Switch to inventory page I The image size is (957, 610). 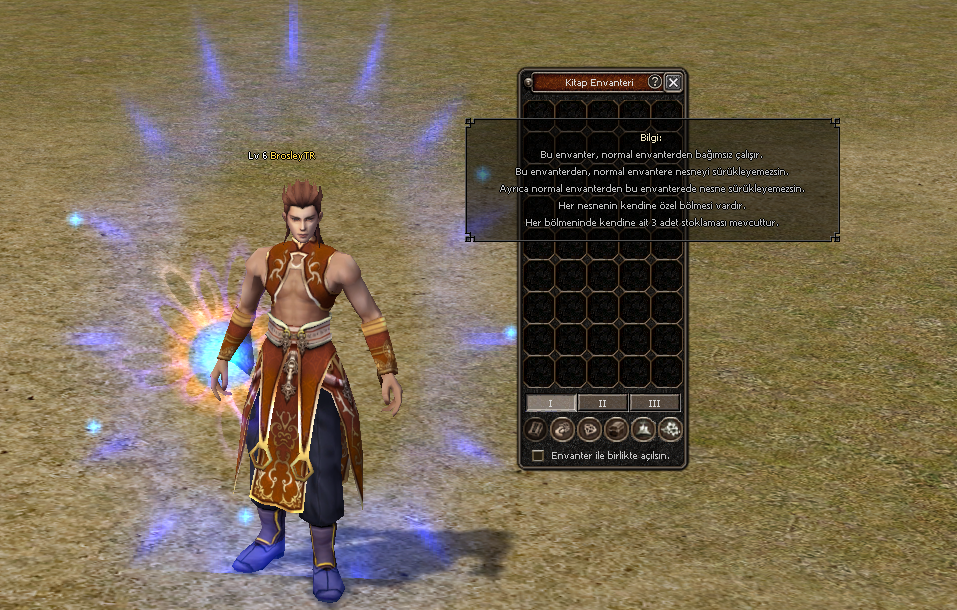[x=551, y=403]
